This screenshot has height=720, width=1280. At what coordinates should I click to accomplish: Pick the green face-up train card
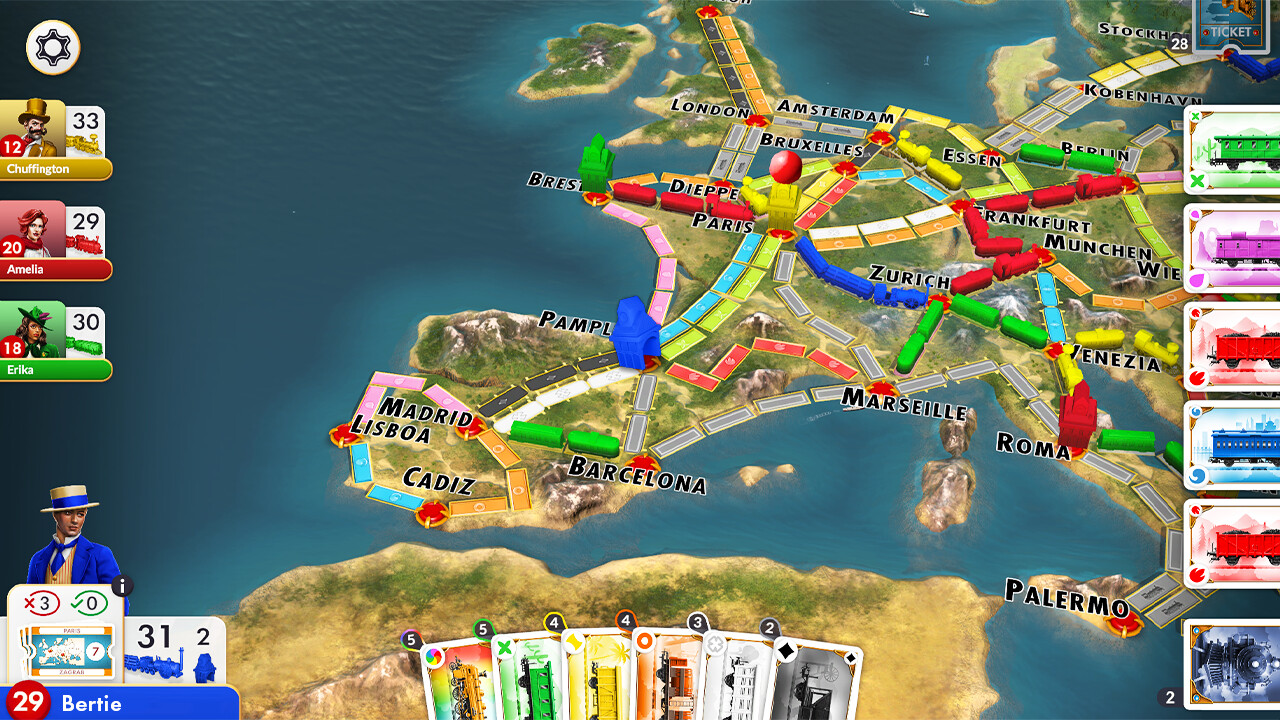[x=1235, y=150]
